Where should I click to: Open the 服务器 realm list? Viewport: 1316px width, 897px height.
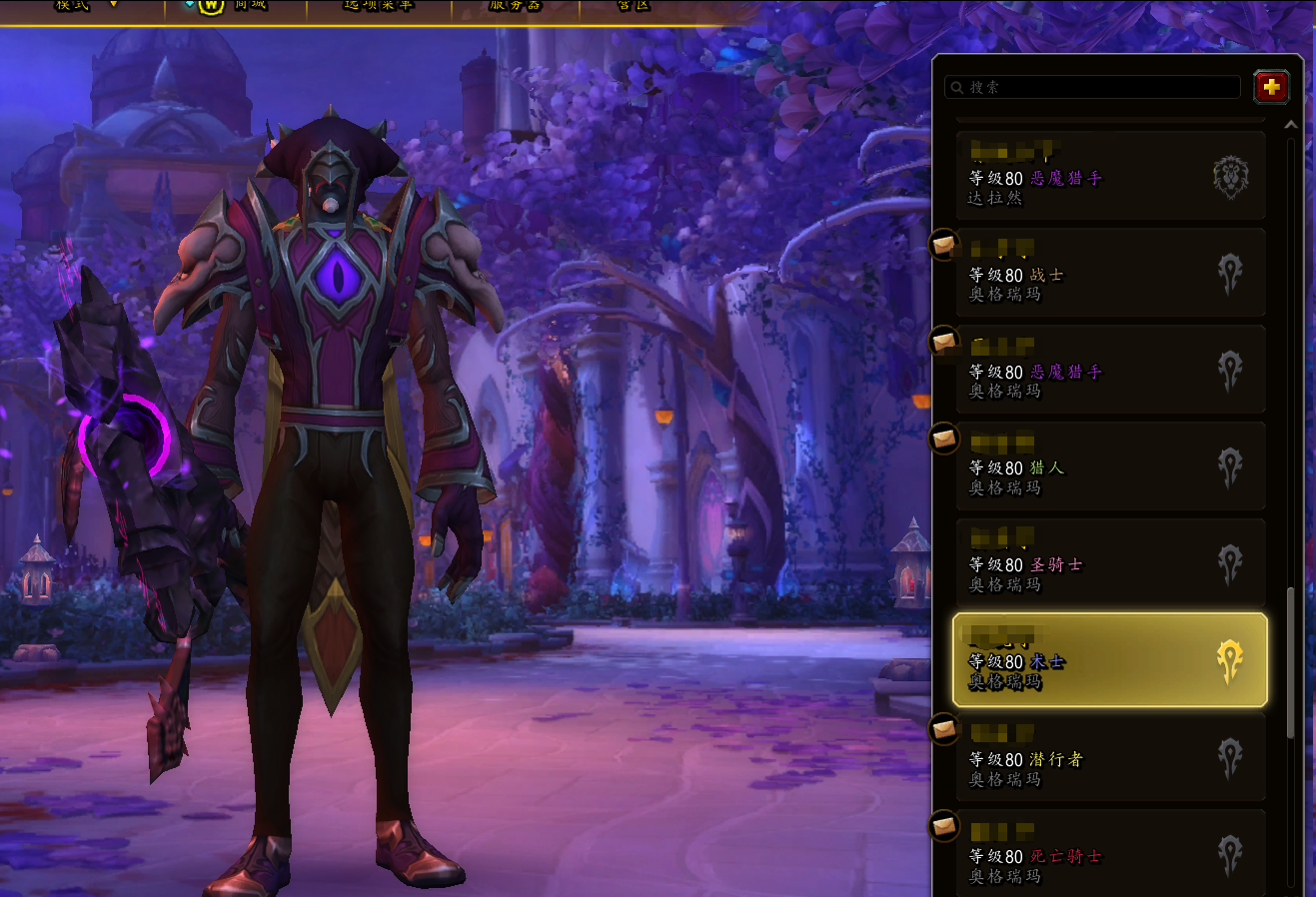point(514,5)
